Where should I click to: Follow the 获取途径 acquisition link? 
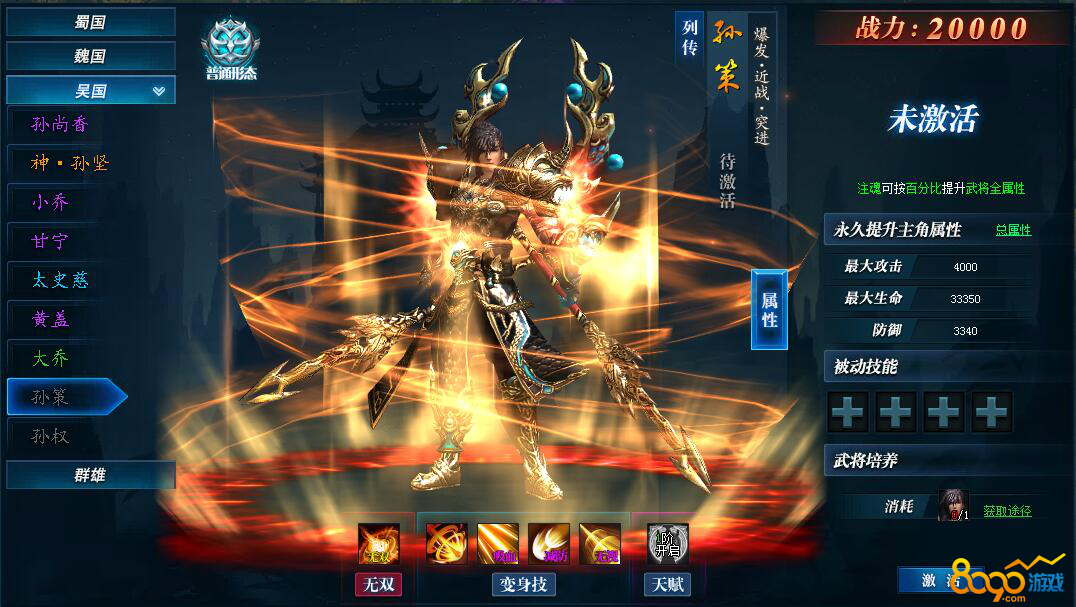pos(1007,511)
